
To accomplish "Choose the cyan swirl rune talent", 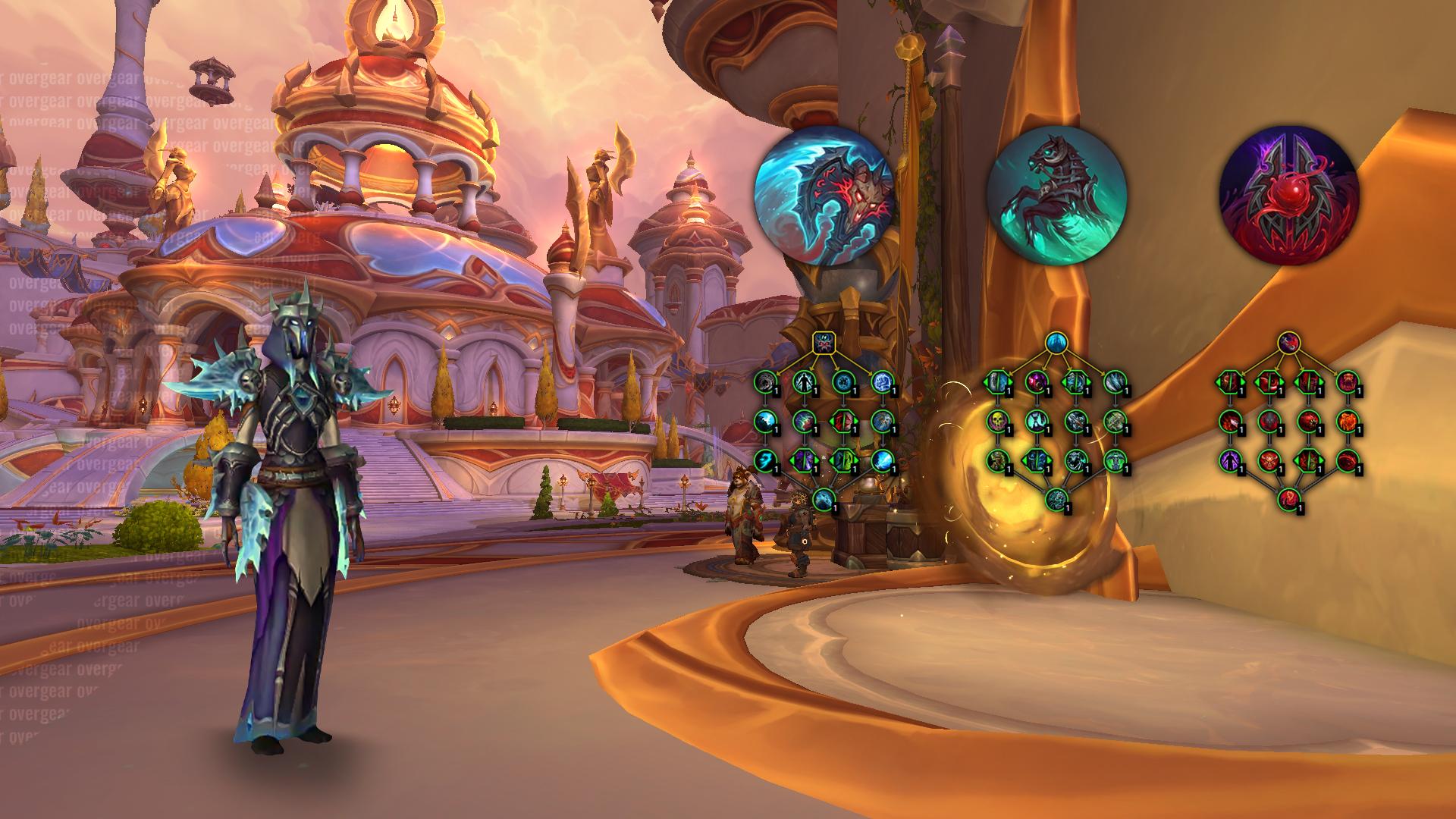I will pos(843,381).
